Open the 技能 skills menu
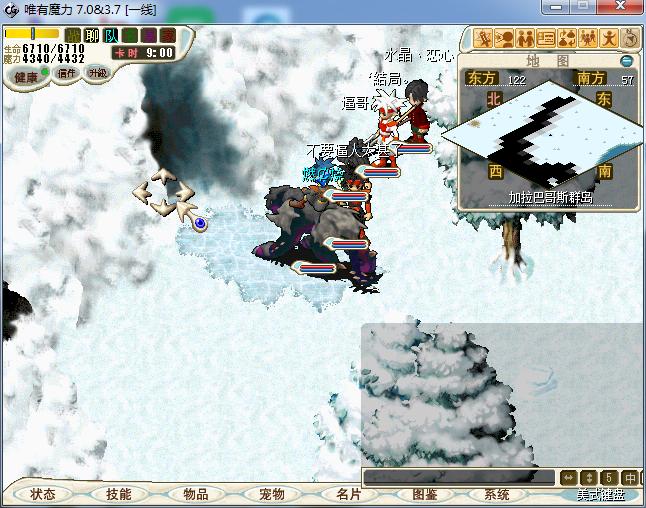The height and width of the screenshot is (508, 646). tap(119, 494)
